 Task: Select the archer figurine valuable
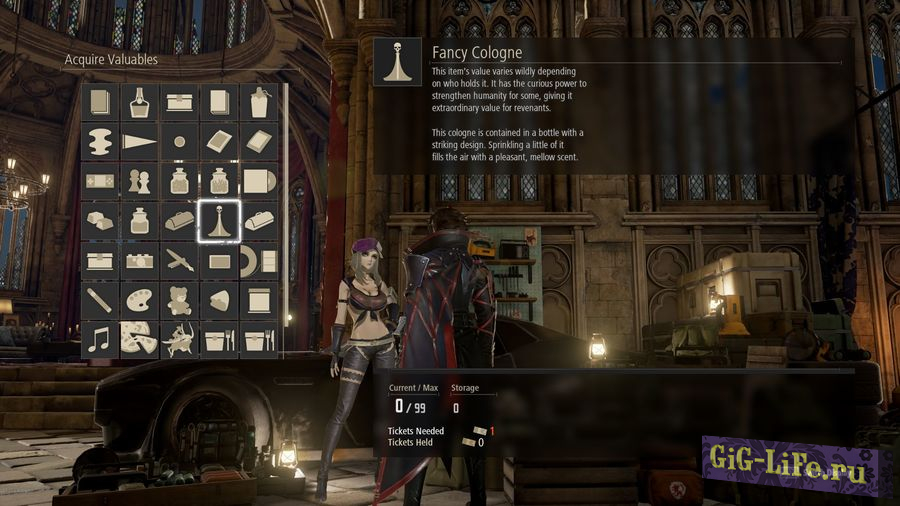[180, 339]
